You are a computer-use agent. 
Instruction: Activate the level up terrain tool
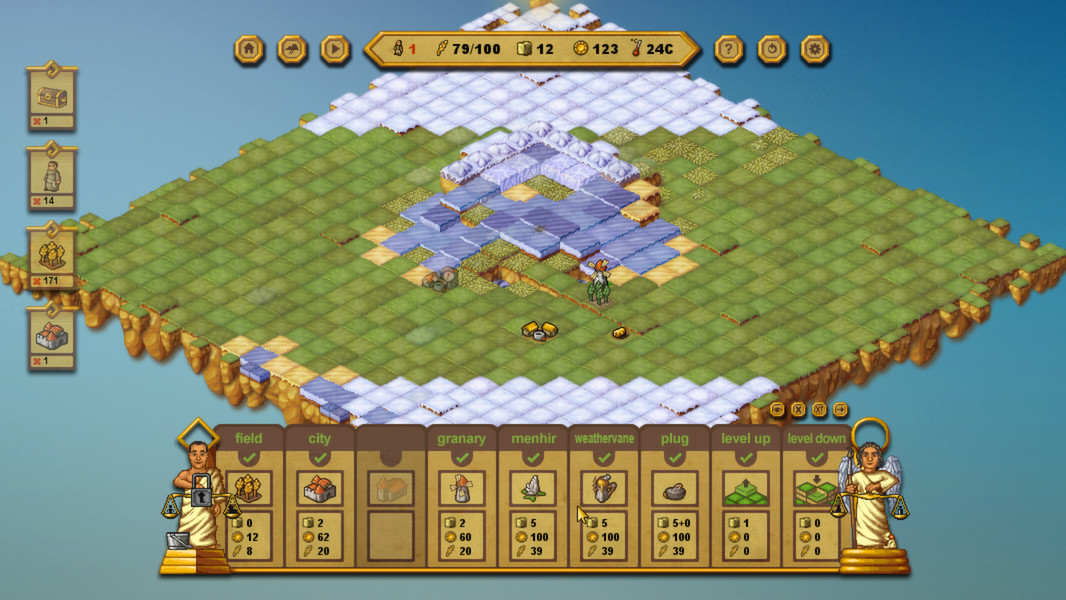[x=746, y=488]
